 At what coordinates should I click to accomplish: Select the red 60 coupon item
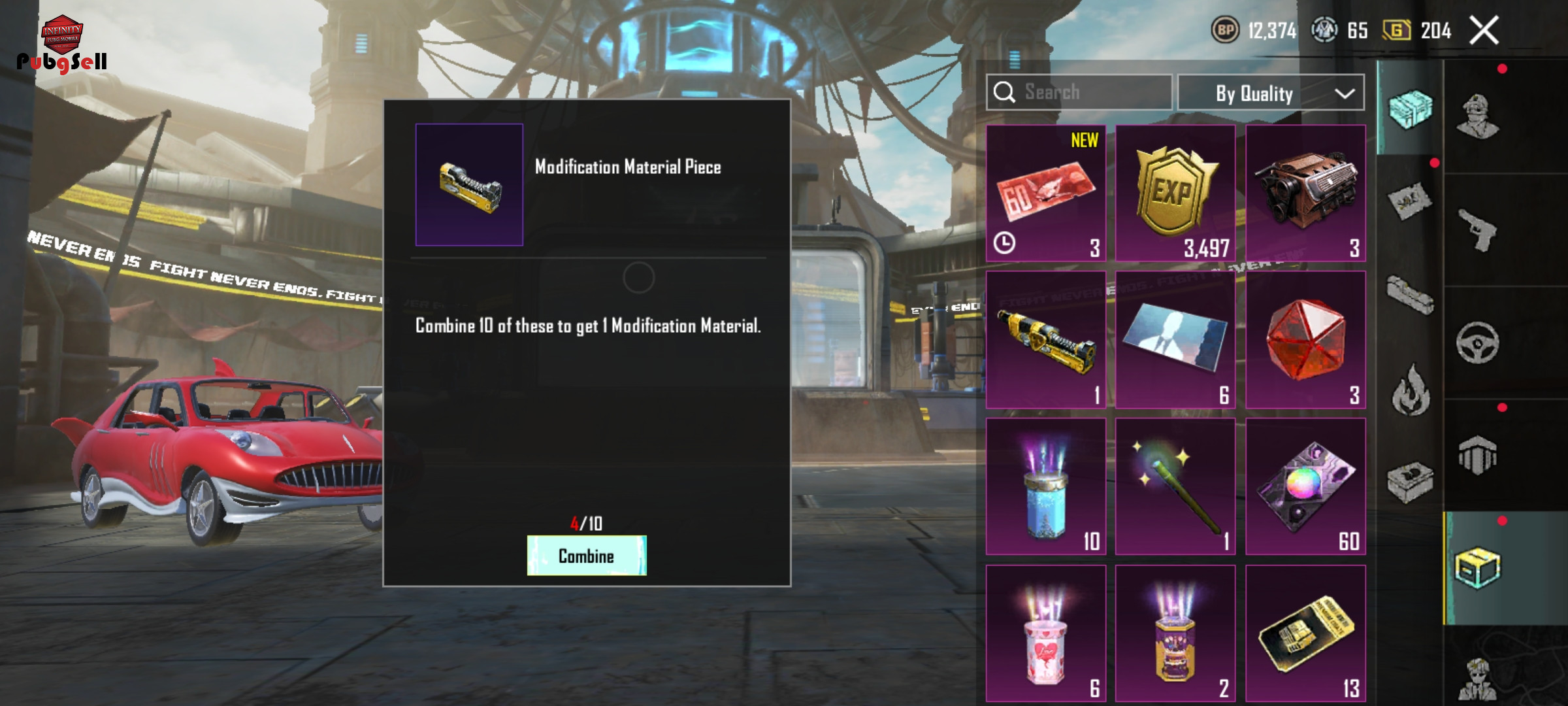1045,193
